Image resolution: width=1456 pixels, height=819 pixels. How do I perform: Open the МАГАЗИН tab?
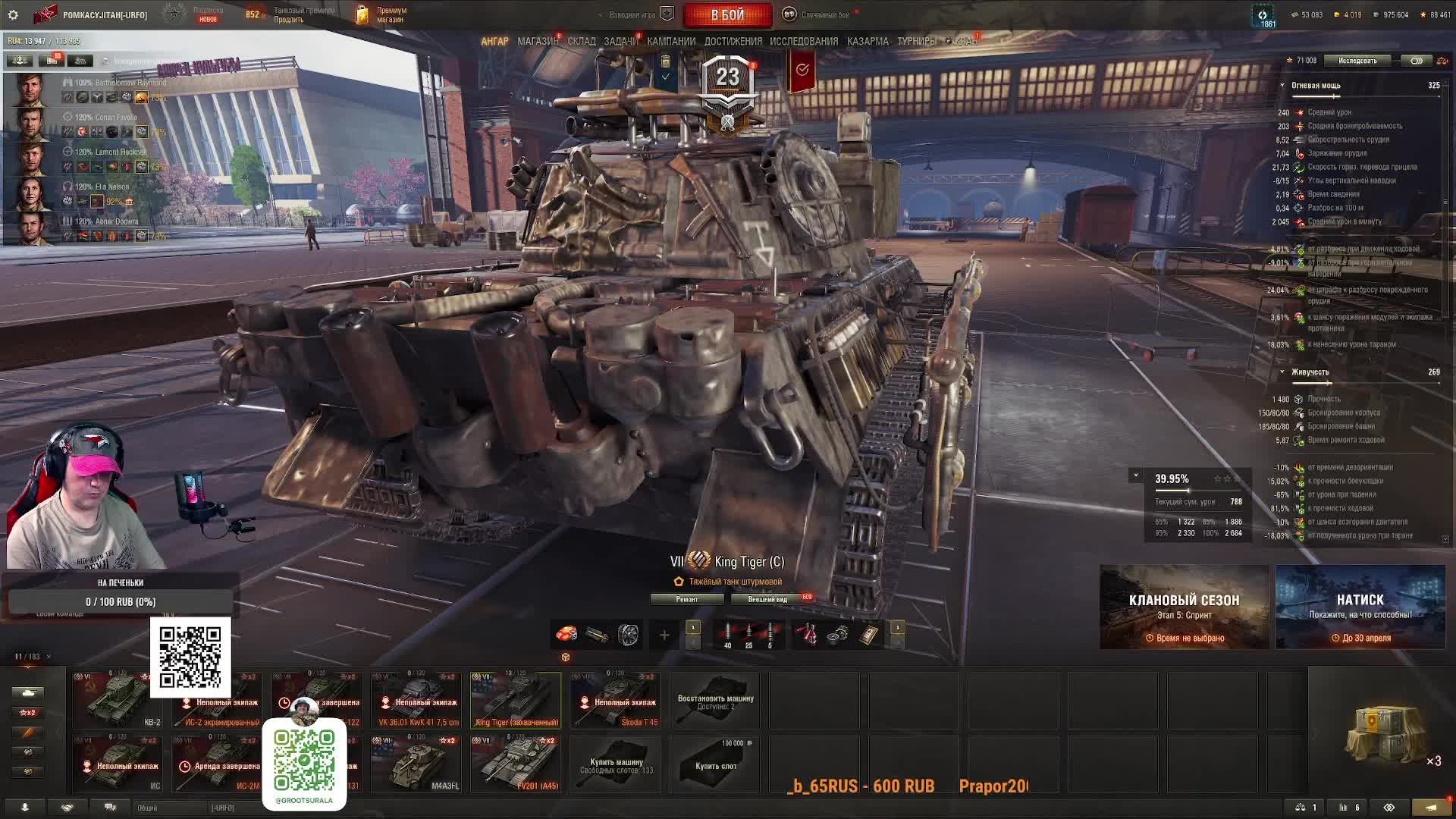click(x=537, y=42)
